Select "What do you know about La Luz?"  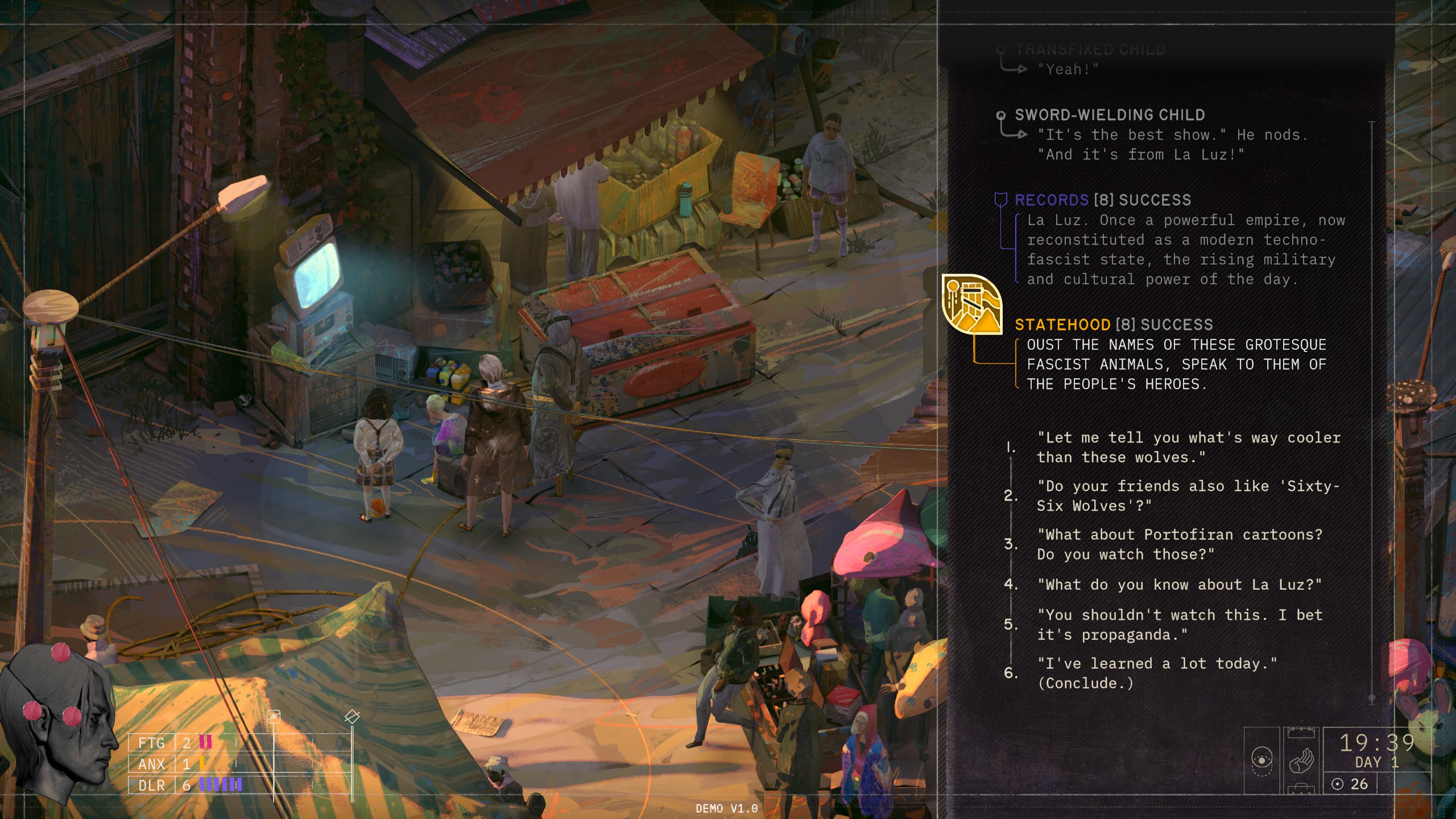pyautogui.click(x=1180, y=585)
